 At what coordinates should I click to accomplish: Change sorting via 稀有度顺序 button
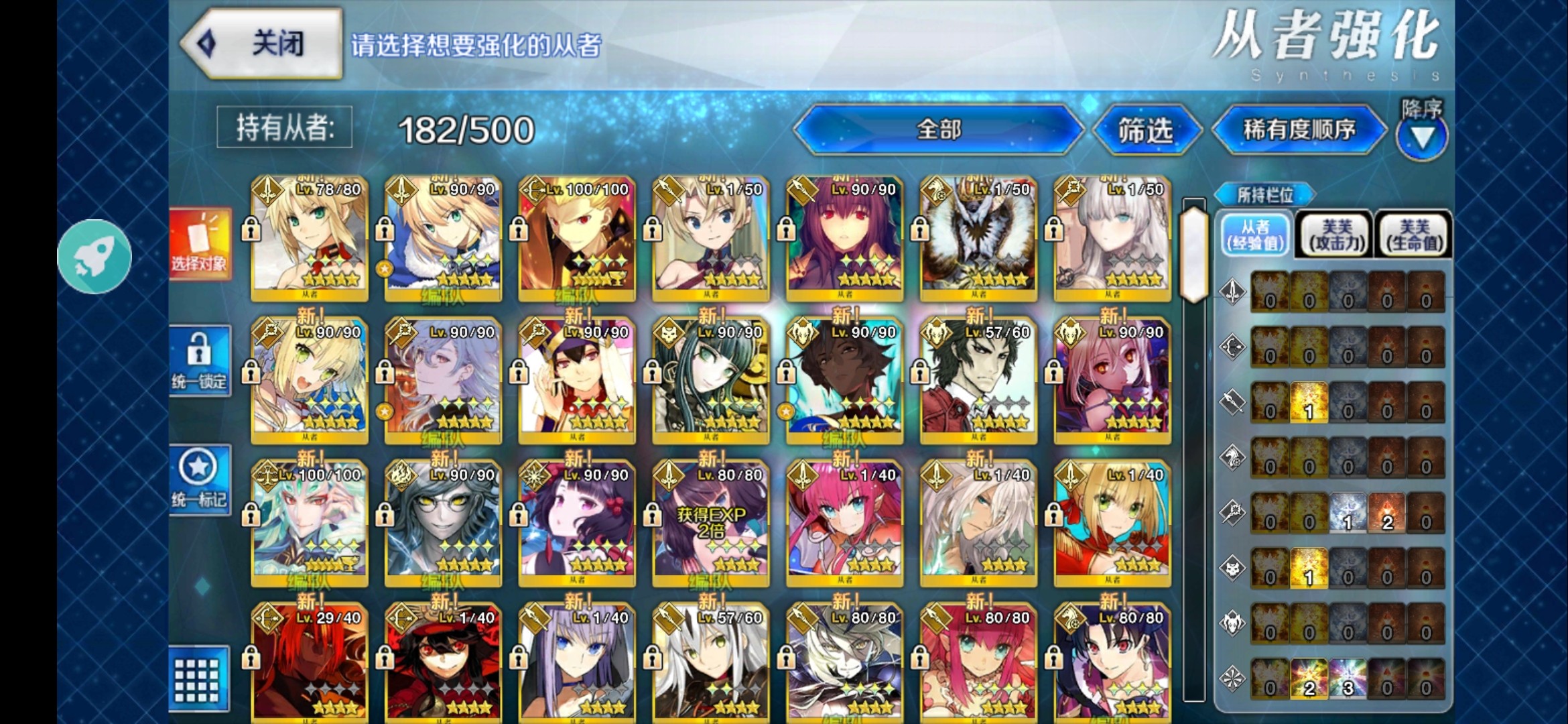(1299, 129)
